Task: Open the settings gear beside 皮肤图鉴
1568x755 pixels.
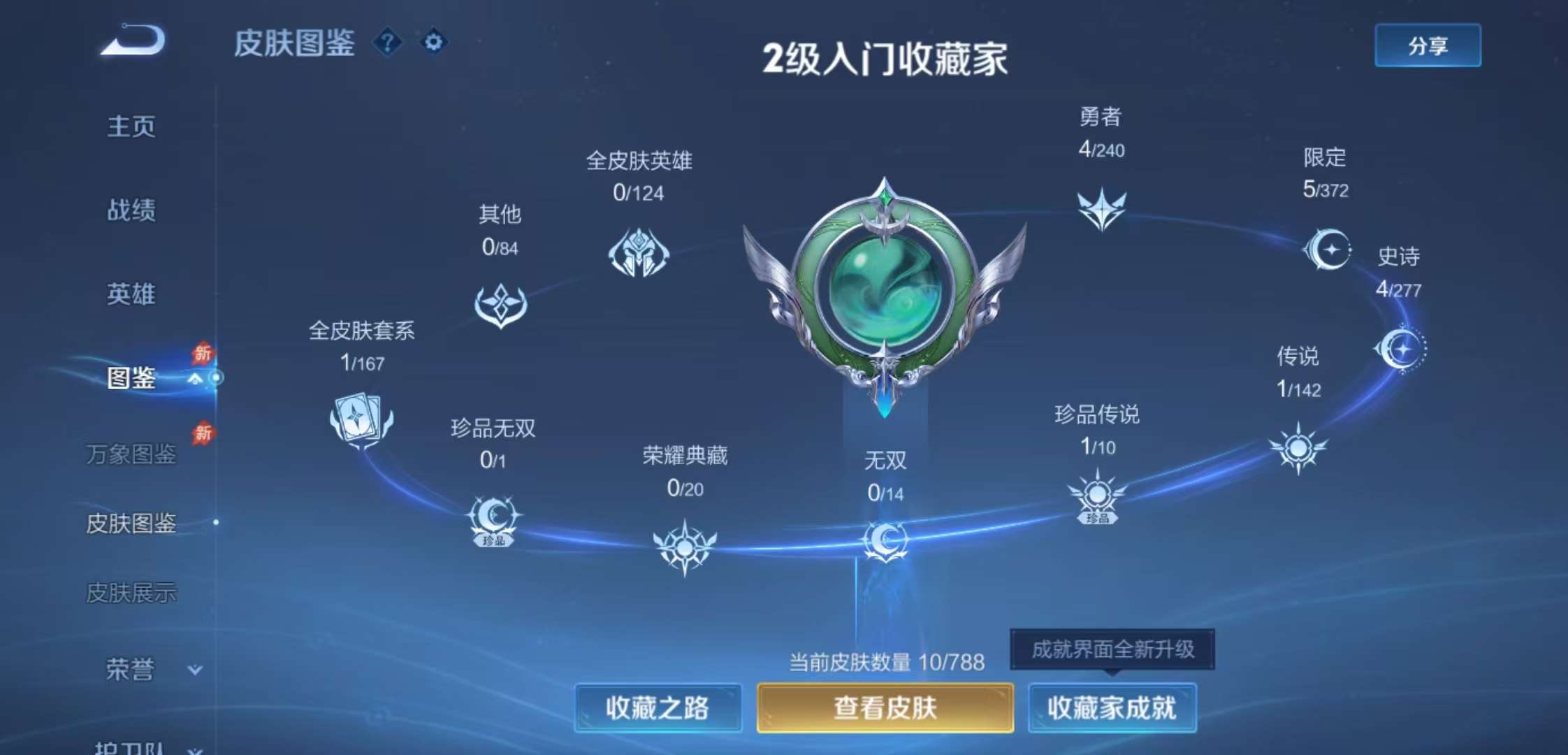Action: pos(434,42)
